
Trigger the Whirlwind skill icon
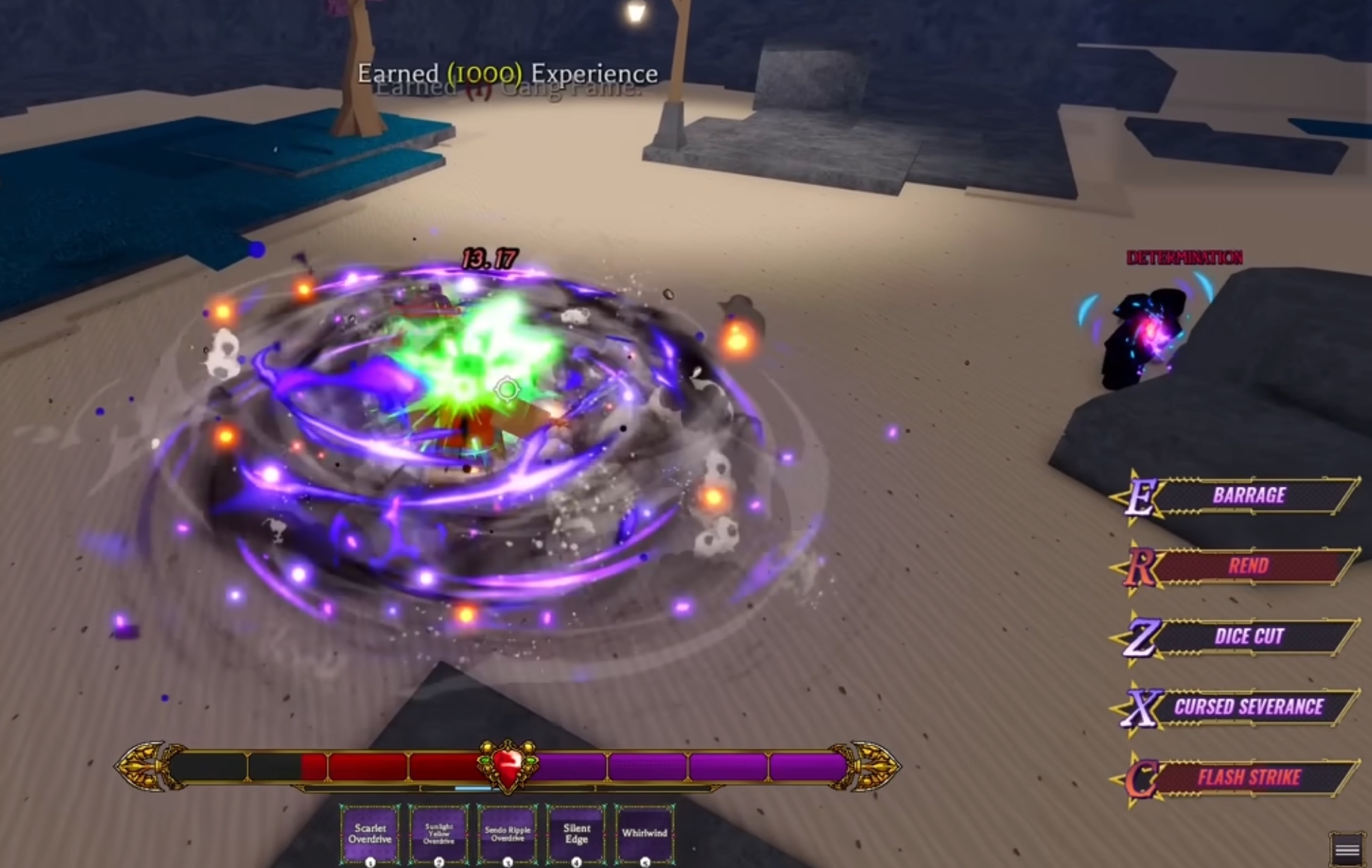pyautogui.click(x=644, y=834)
